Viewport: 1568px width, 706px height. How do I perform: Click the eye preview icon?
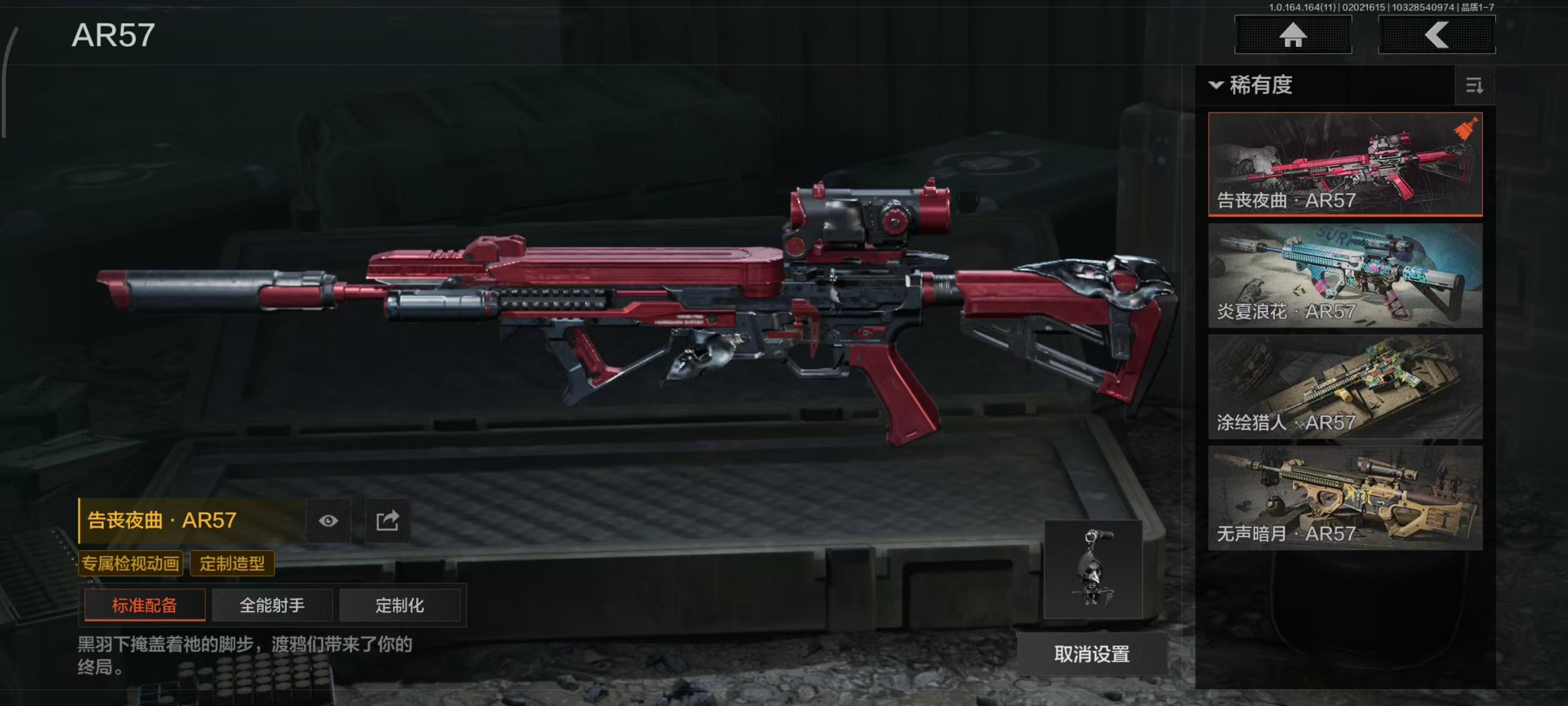coord(328,521)
